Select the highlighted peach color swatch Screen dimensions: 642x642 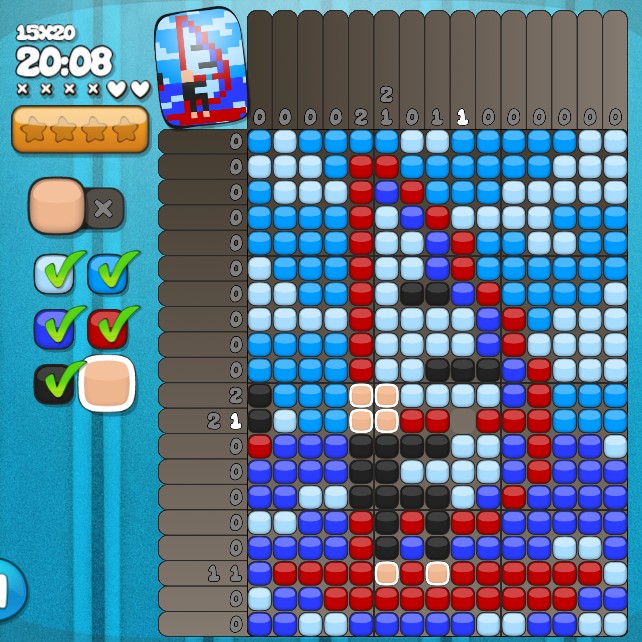107,383
